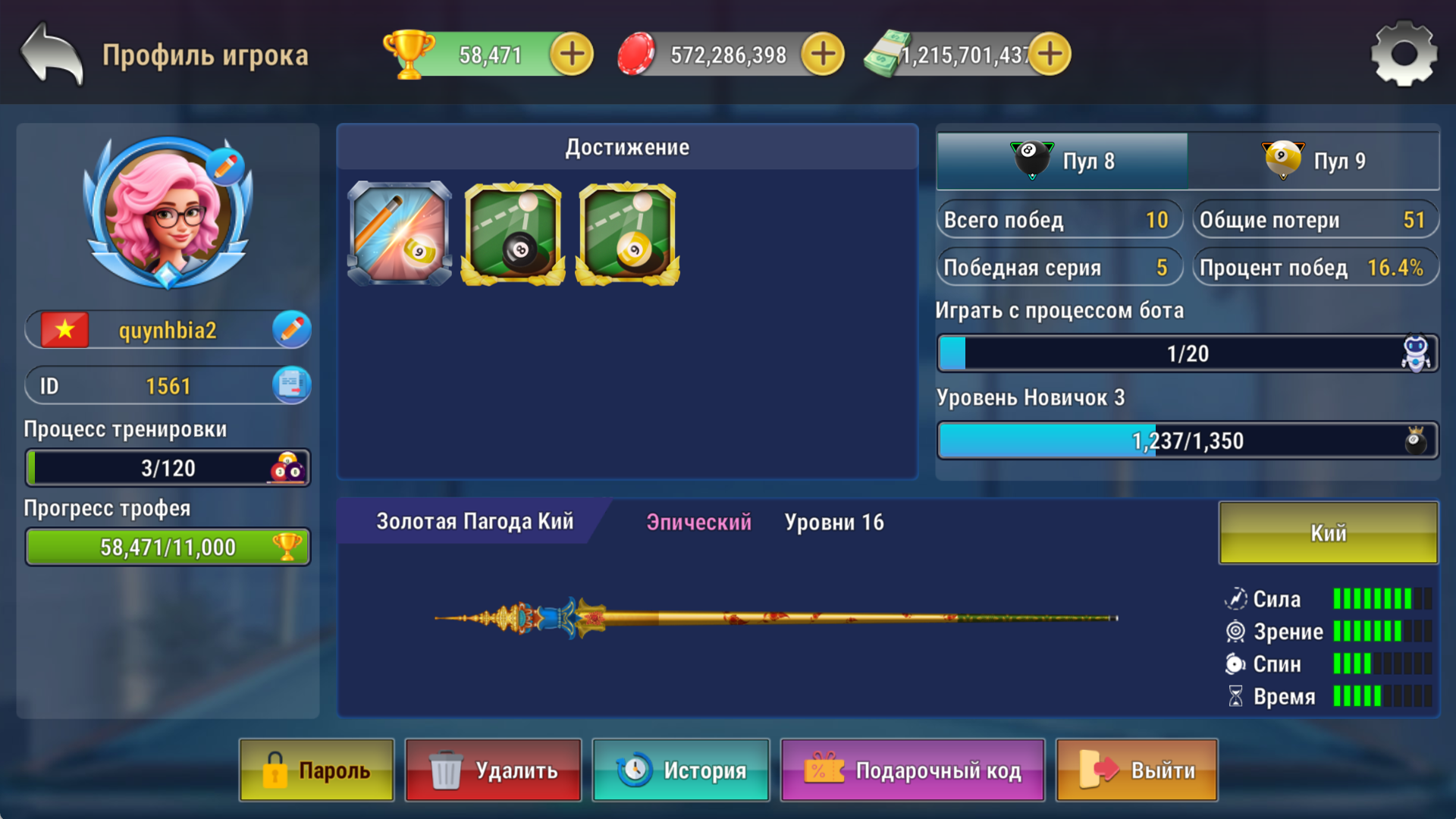This screenshot has width=1456, height=819.
Task: Click the Vietnam flag on the profile
Action: (x=64, y=329)
